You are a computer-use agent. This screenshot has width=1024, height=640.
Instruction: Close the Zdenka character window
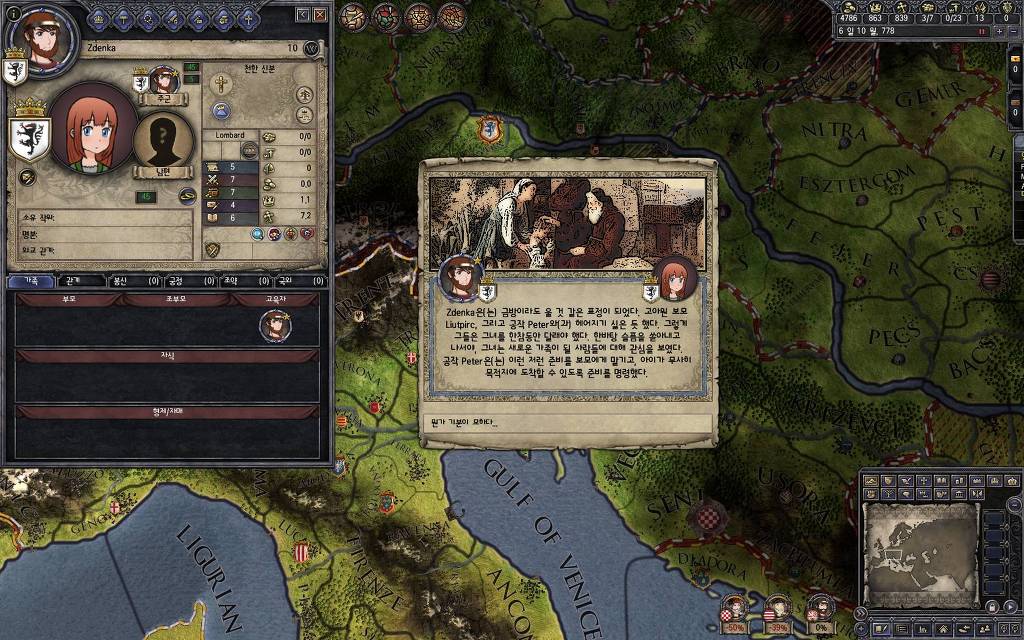(320, 15)
